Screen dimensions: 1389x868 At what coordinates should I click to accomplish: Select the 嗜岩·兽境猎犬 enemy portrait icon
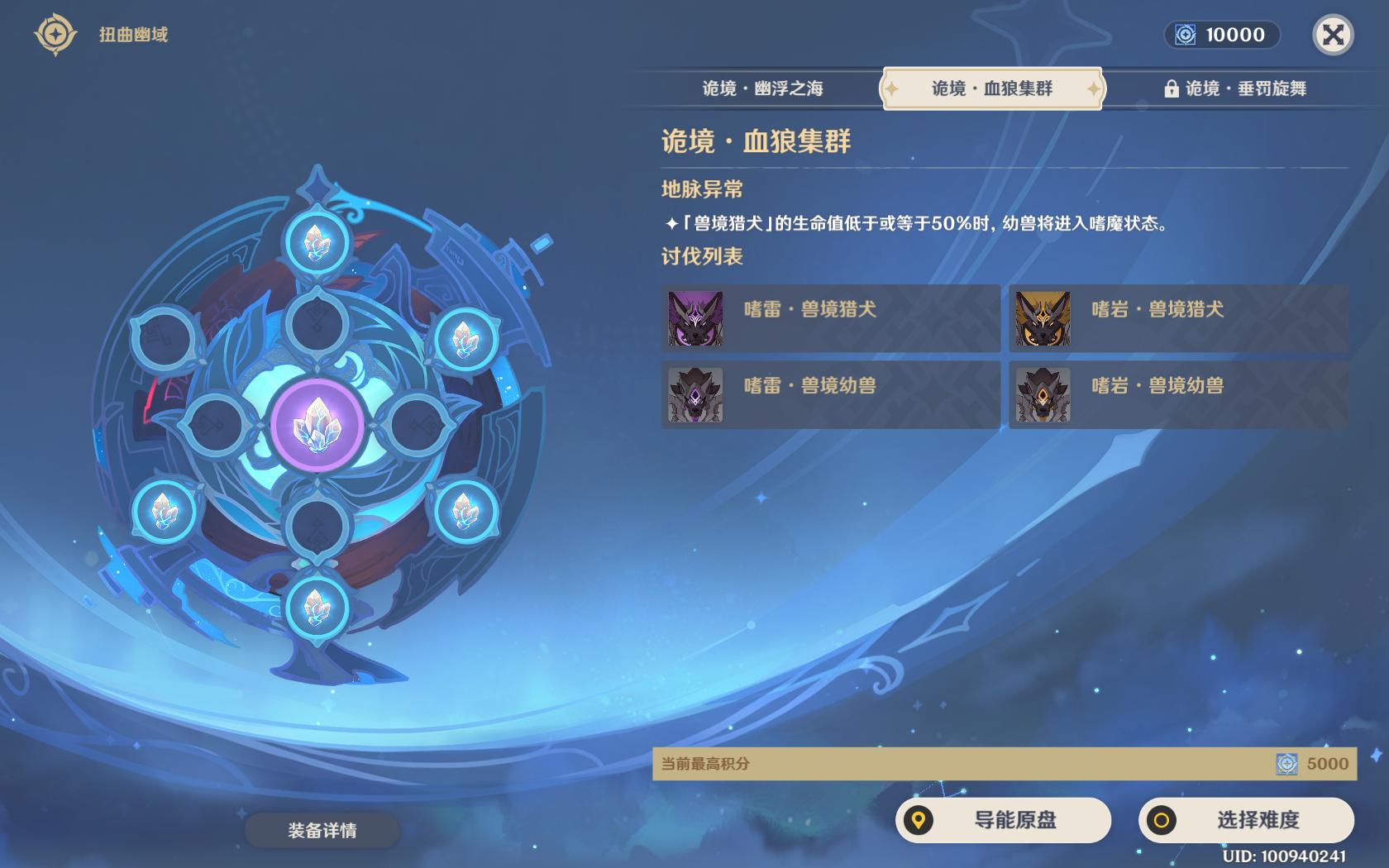pos(1043,317)
